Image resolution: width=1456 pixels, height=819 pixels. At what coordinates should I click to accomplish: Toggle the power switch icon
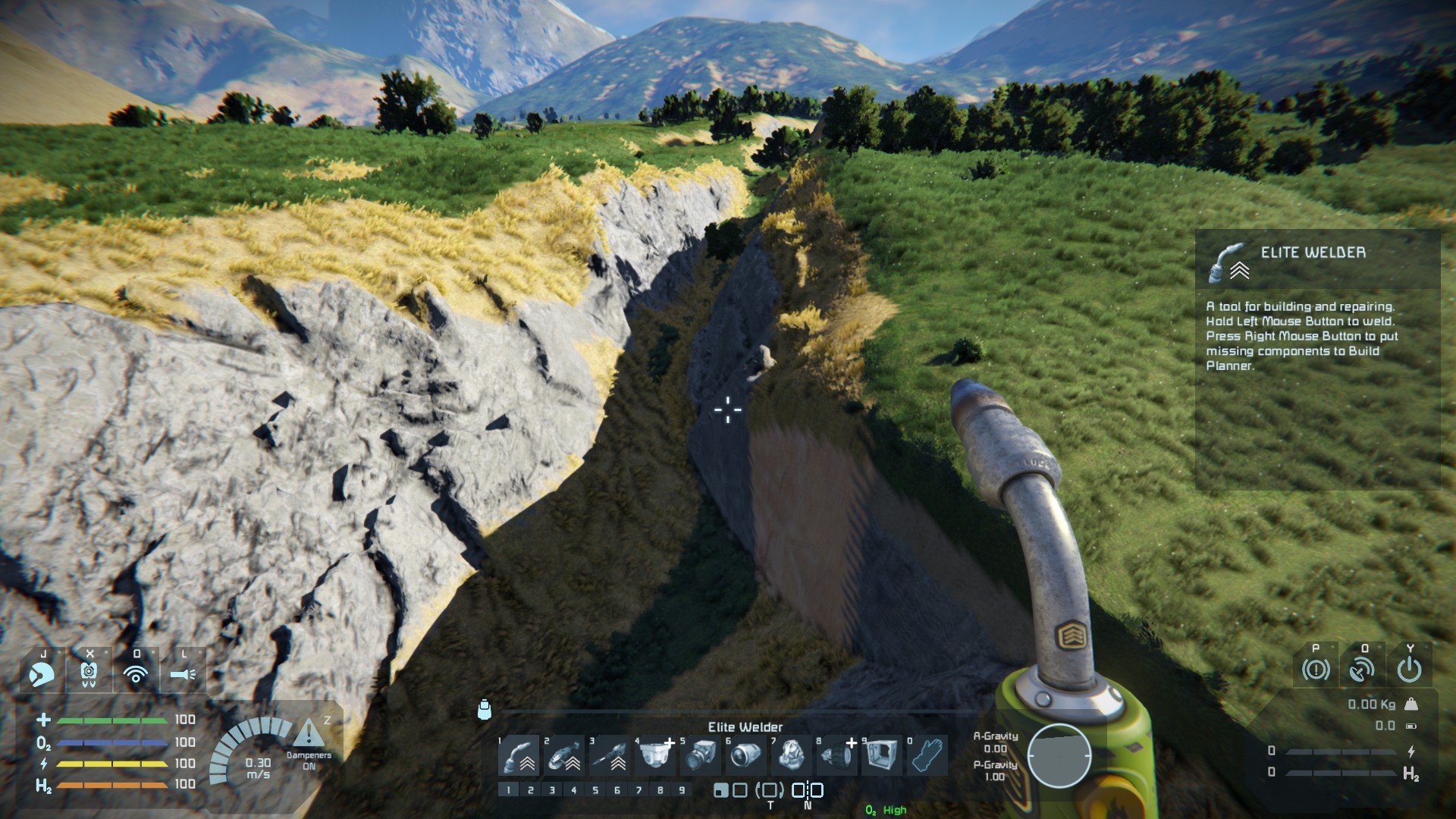(1409, 670)
